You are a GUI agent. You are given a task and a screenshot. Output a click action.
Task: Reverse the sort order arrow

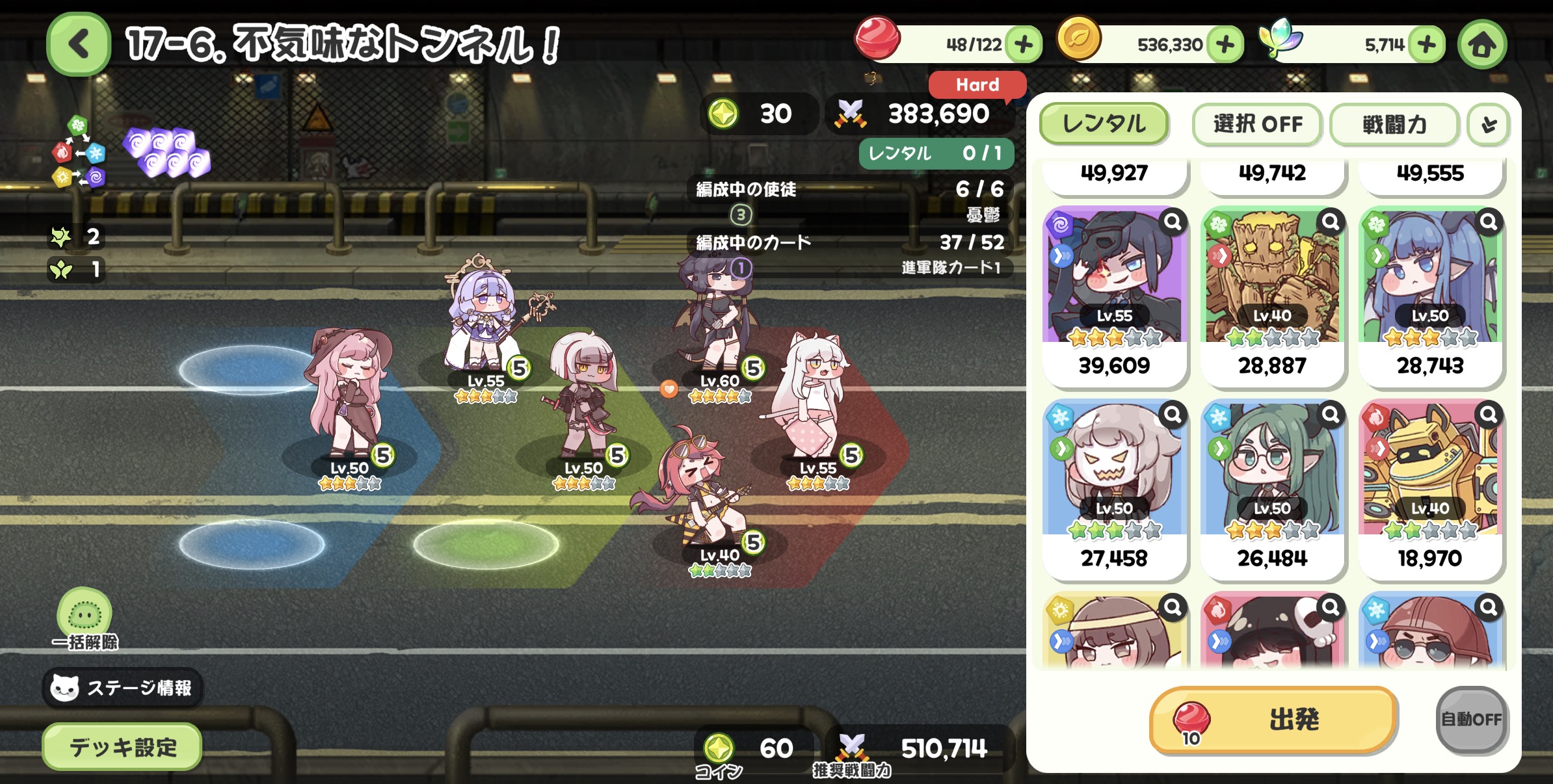(1489, 124)
